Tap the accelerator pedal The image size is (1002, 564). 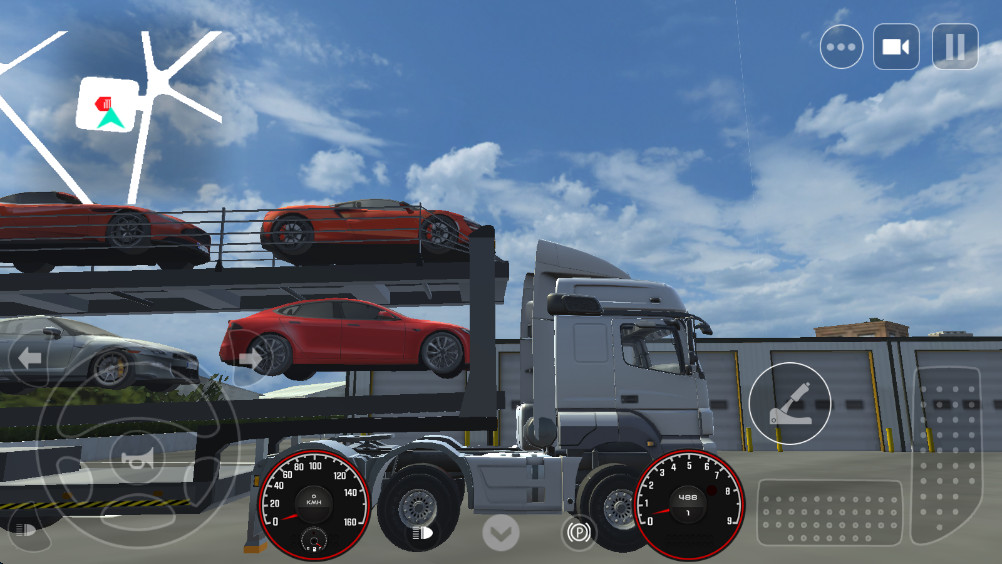click(x=945, y=455)
